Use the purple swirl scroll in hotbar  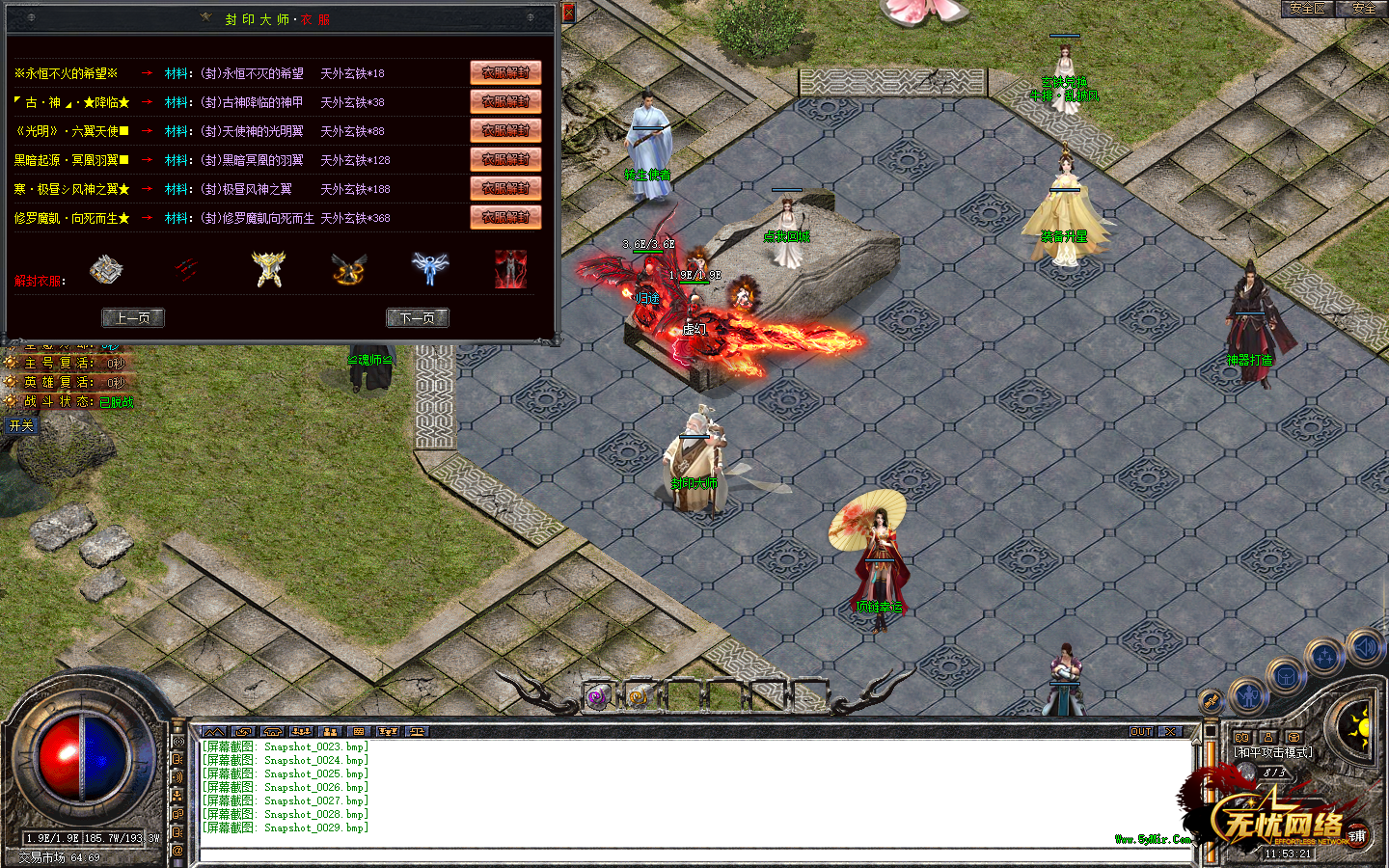click(x=598, y=696)
